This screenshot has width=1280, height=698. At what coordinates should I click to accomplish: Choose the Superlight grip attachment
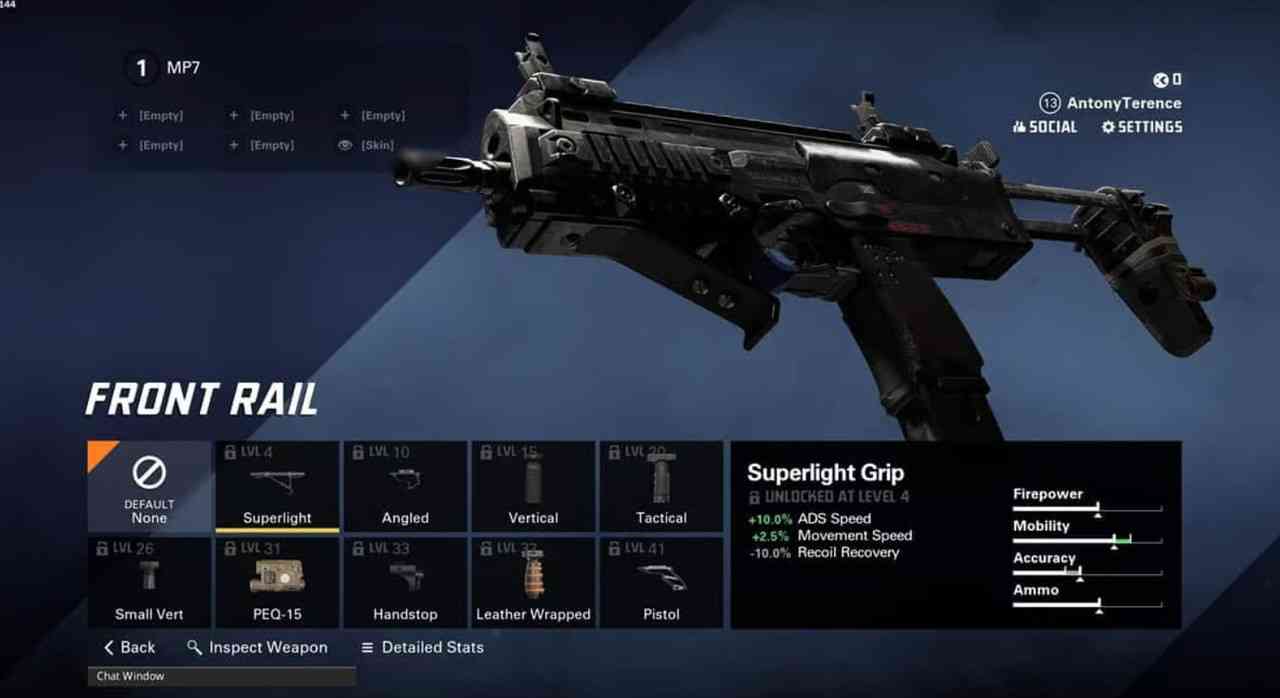[277, 486]
